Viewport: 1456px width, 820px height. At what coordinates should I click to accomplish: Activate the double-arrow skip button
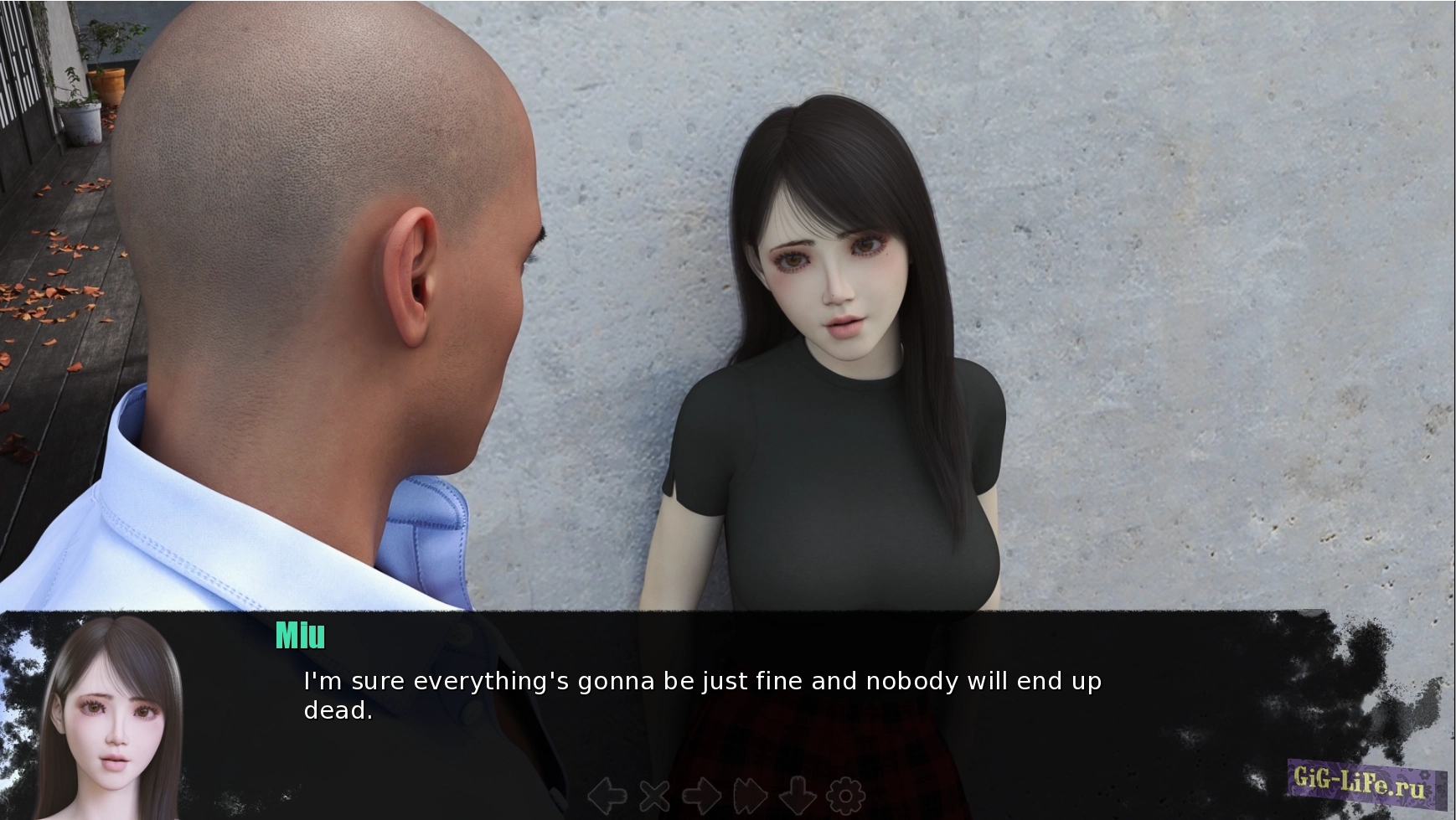[750, 795]
